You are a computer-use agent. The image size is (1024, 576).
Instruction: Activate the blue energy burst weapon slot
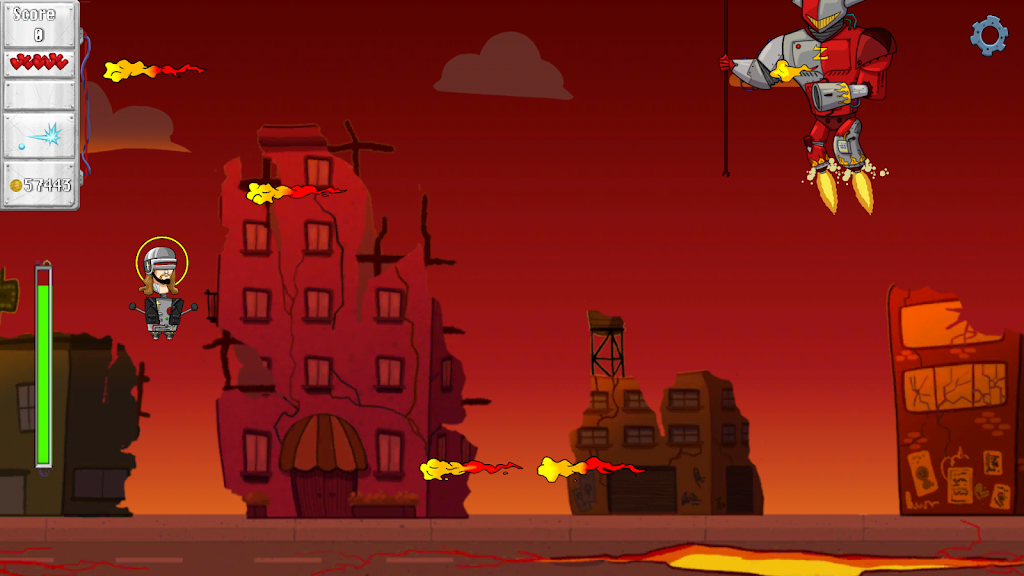[40, 136]
